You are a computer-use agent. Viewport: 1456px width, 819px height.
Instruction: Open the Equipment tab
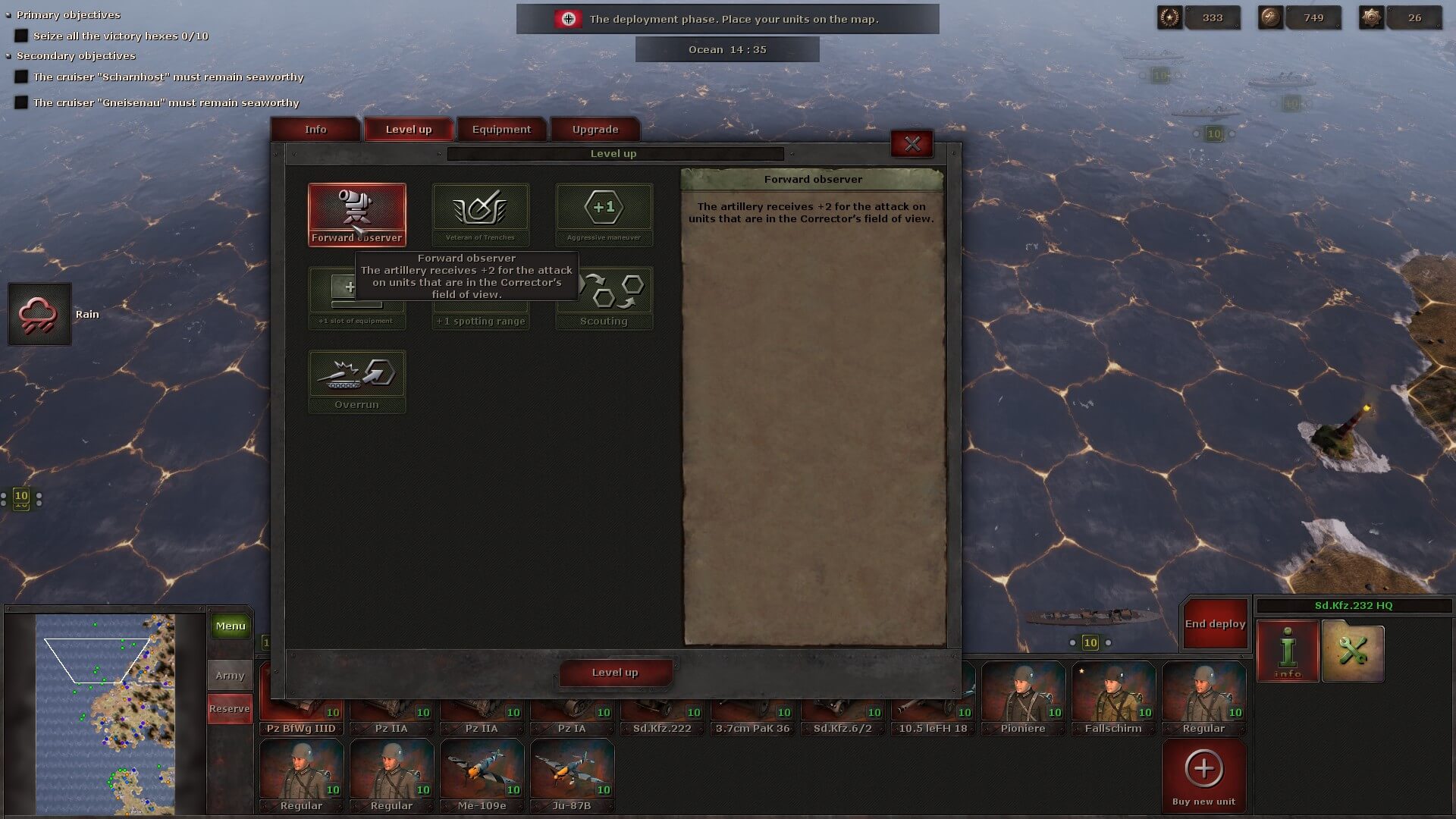click(501, 130)
